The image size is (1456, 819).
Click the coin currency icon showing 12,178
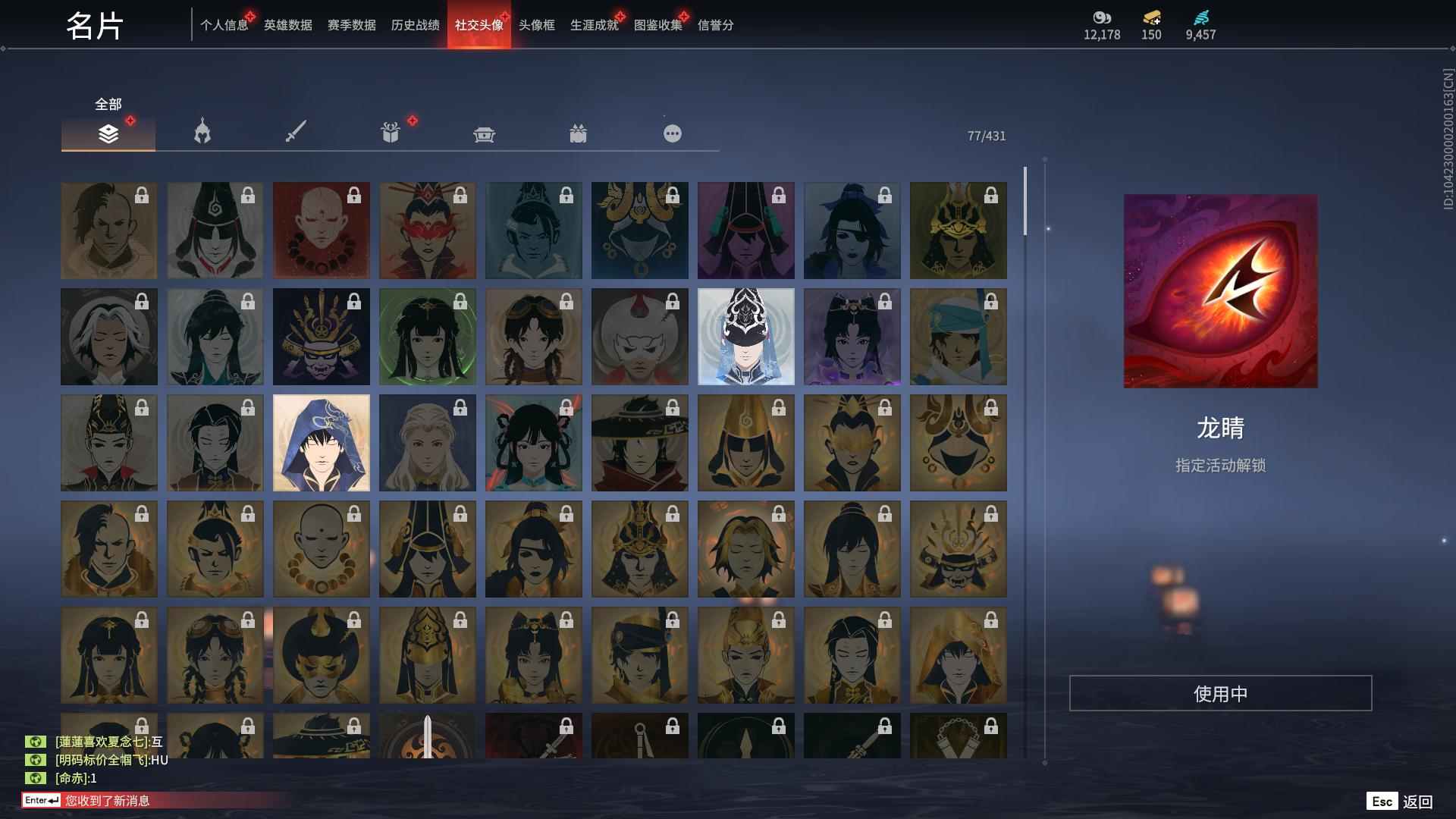point(1101,19)
